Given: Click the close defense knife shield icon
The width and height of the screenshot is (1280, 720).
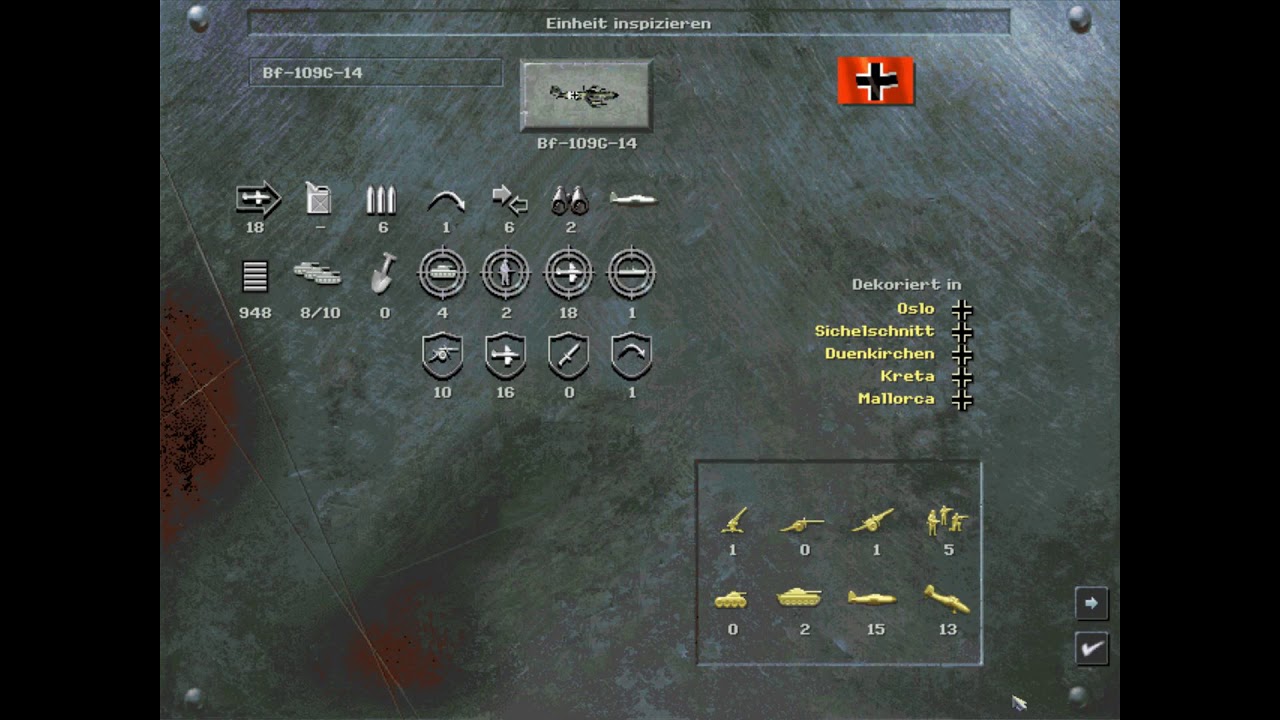Looking at the screenshot, I should (568, 355).
